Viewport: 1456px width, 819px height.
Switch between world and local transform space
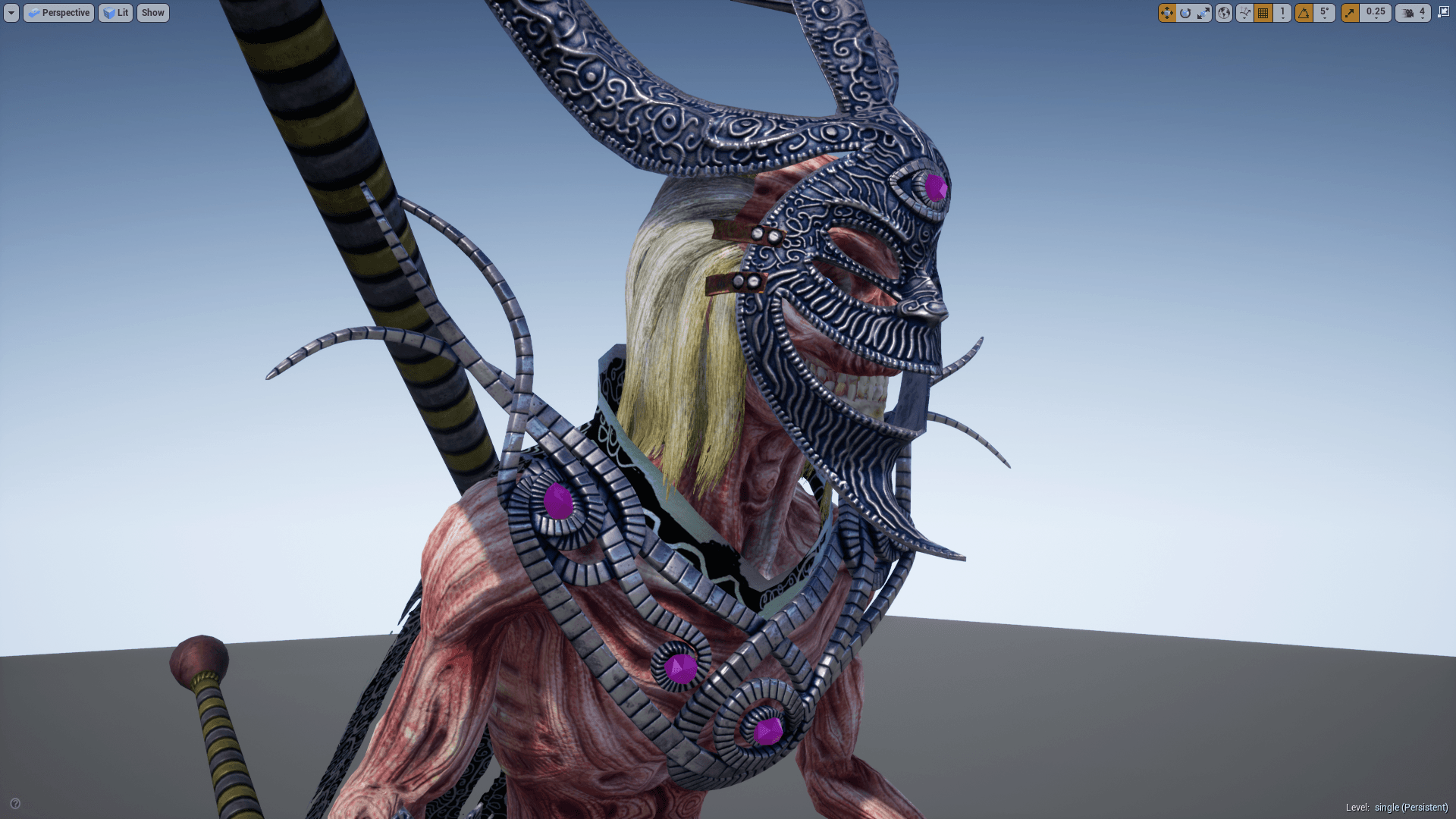coord(1223,13)
